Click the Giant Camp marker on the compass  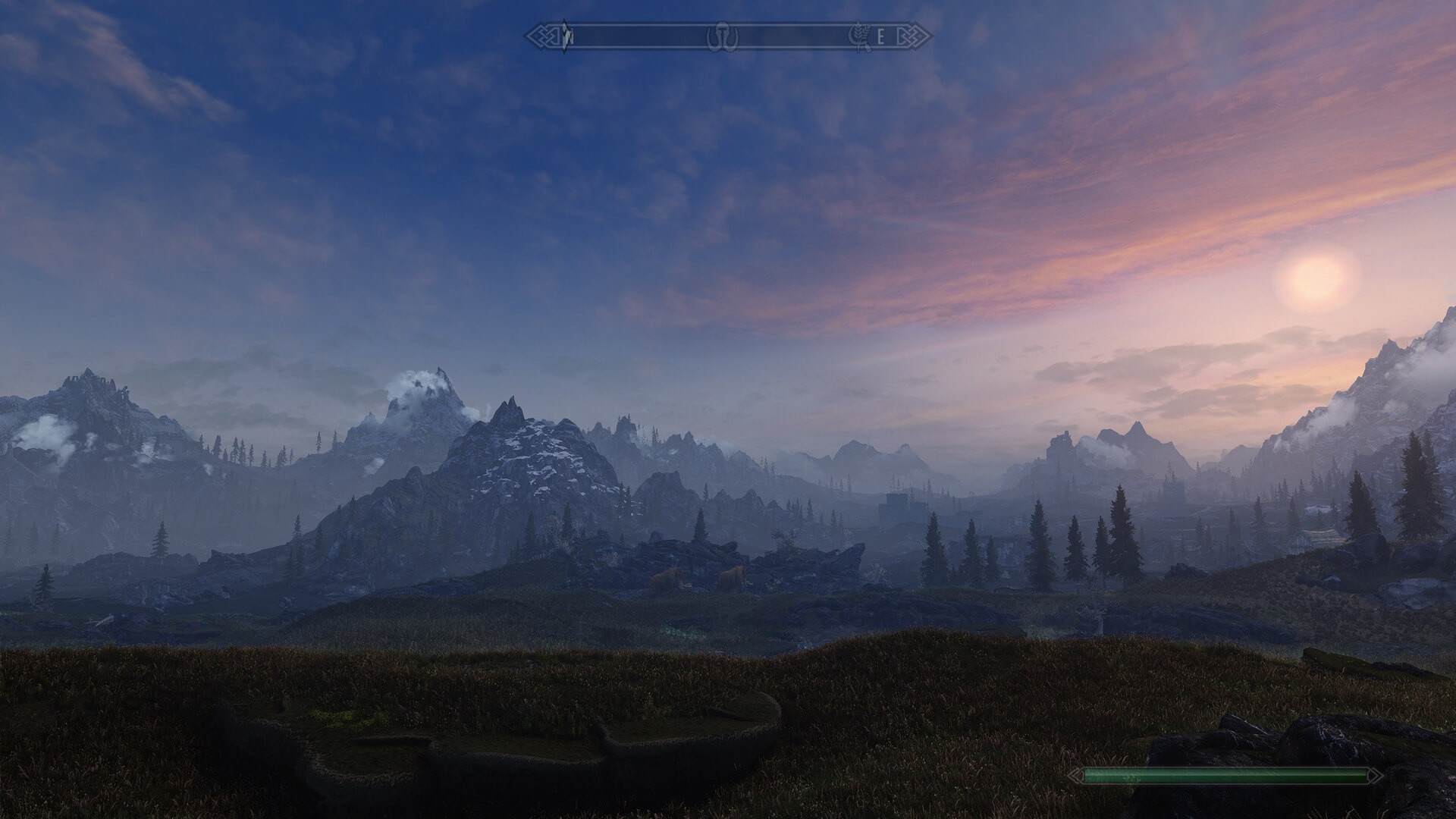(723, 36)
